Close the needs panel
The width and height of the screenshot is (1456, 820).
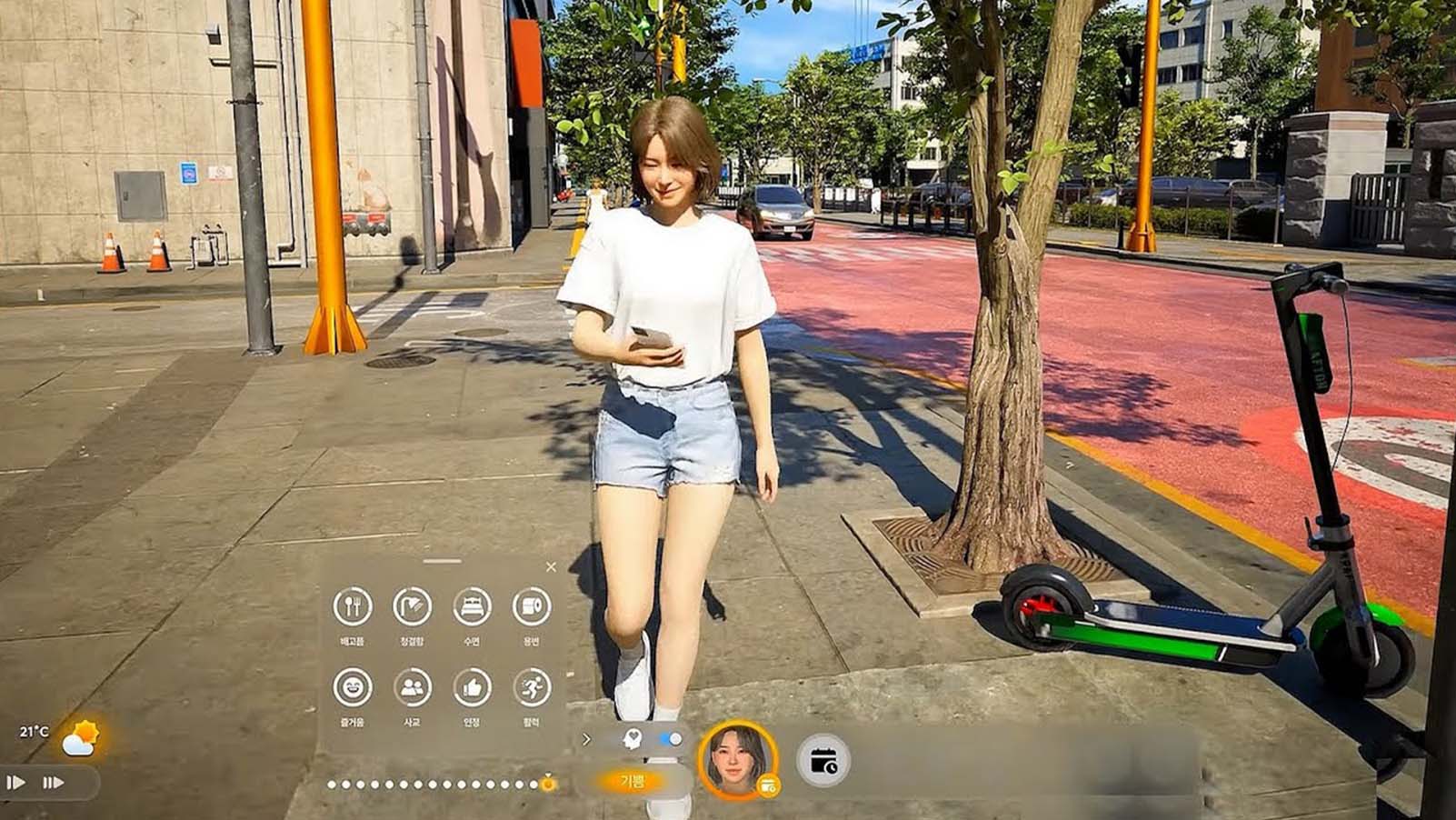(551, 567)
